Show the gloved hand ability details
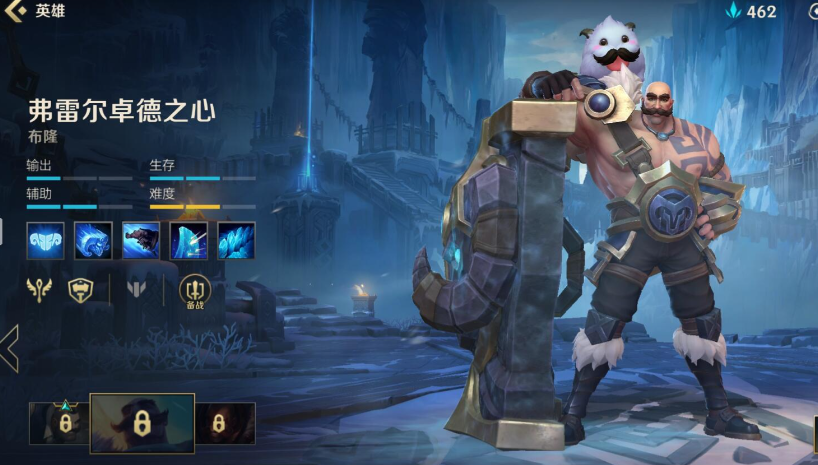 pyautogui.click(x=141, y=241)
